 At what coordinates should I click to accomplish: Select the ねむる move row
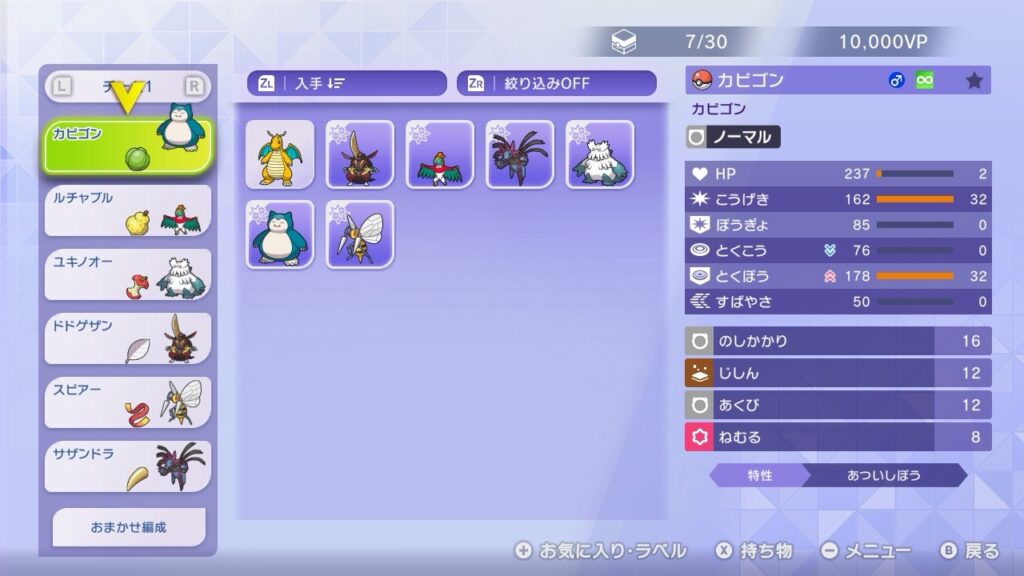coord(838,436)
